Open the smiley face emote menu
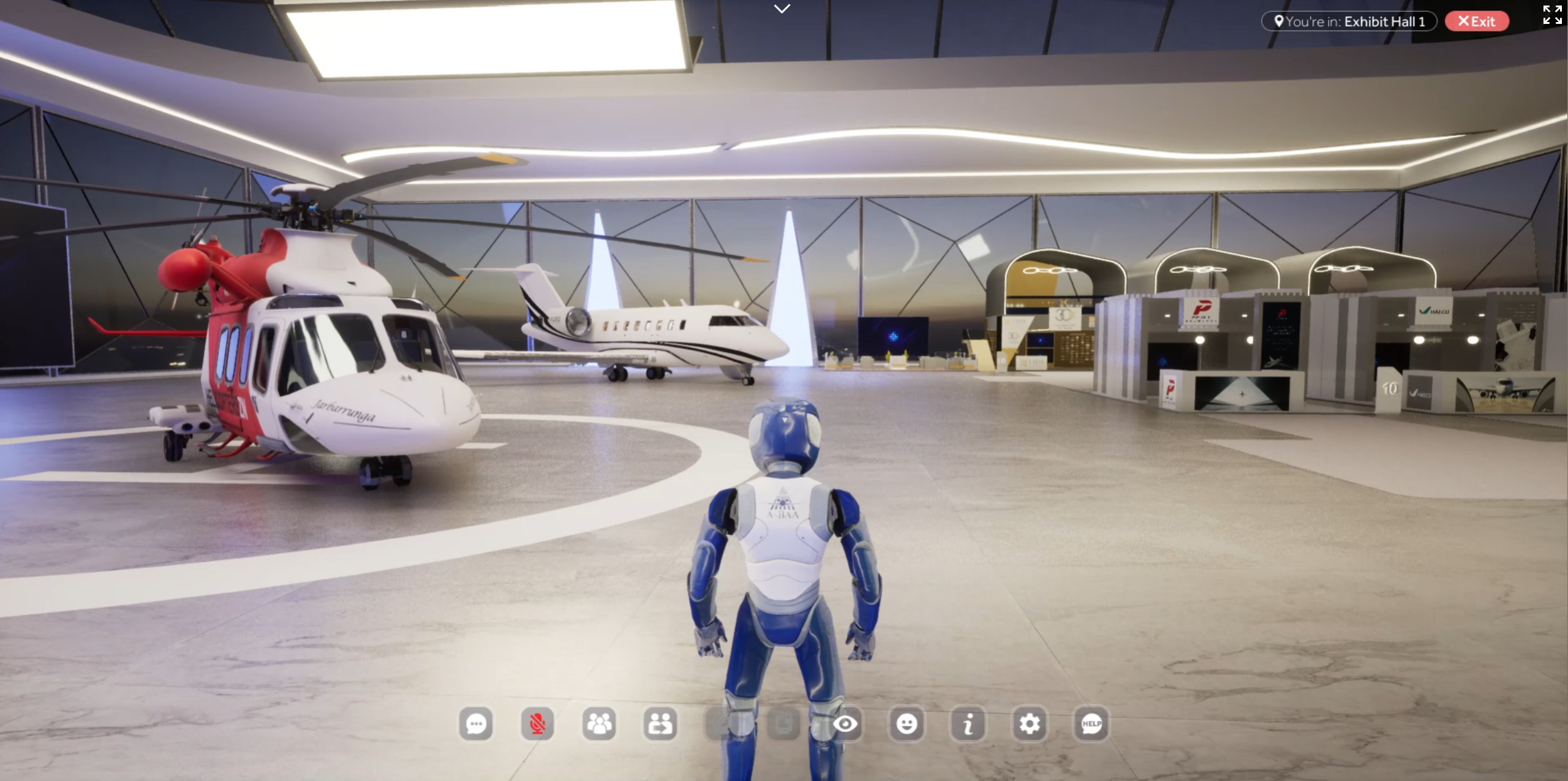 pyautogui.click(x=907, y=724)
